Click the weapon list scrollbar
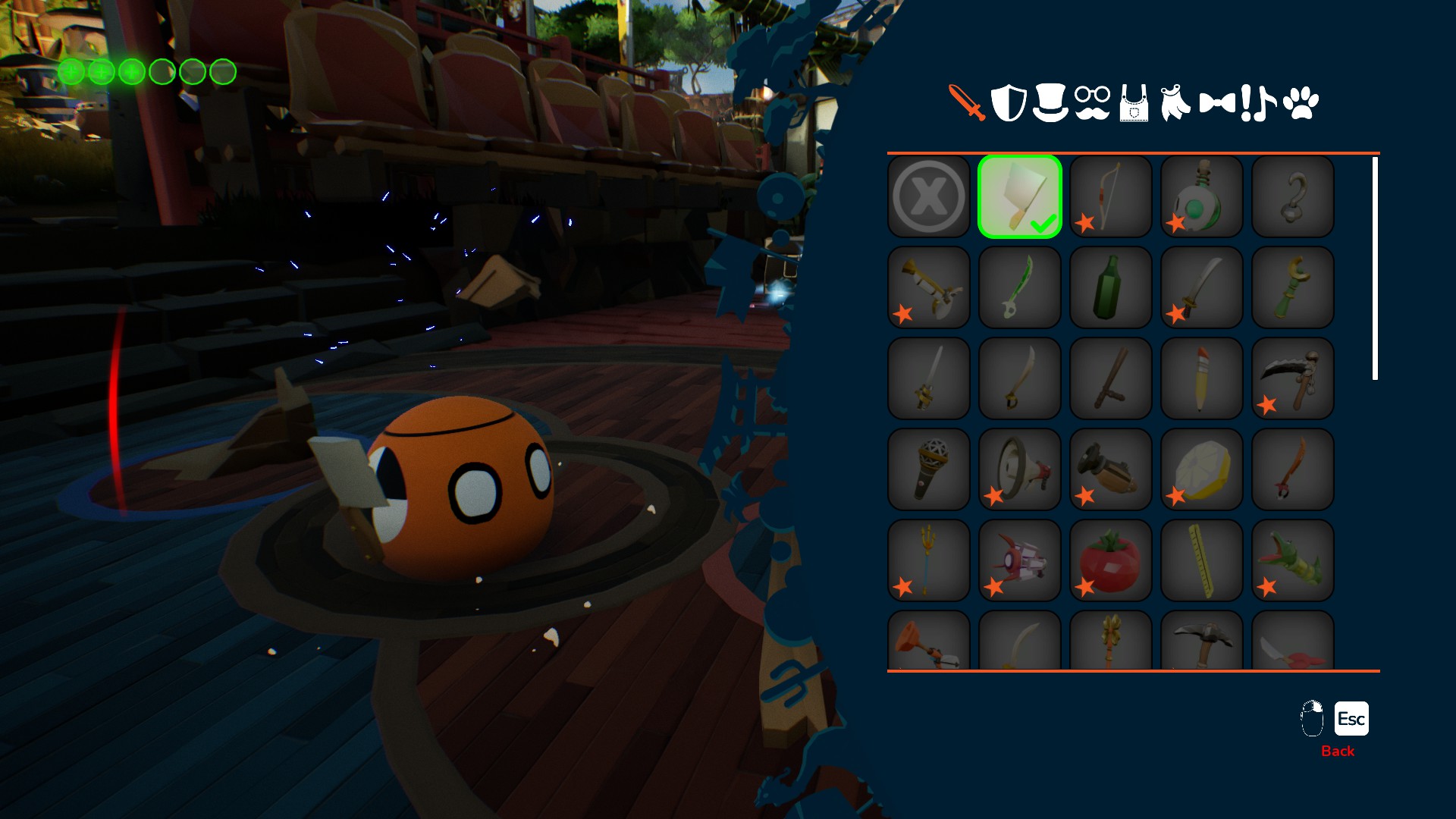1456x819 pixels. [x=1375, y=268]
